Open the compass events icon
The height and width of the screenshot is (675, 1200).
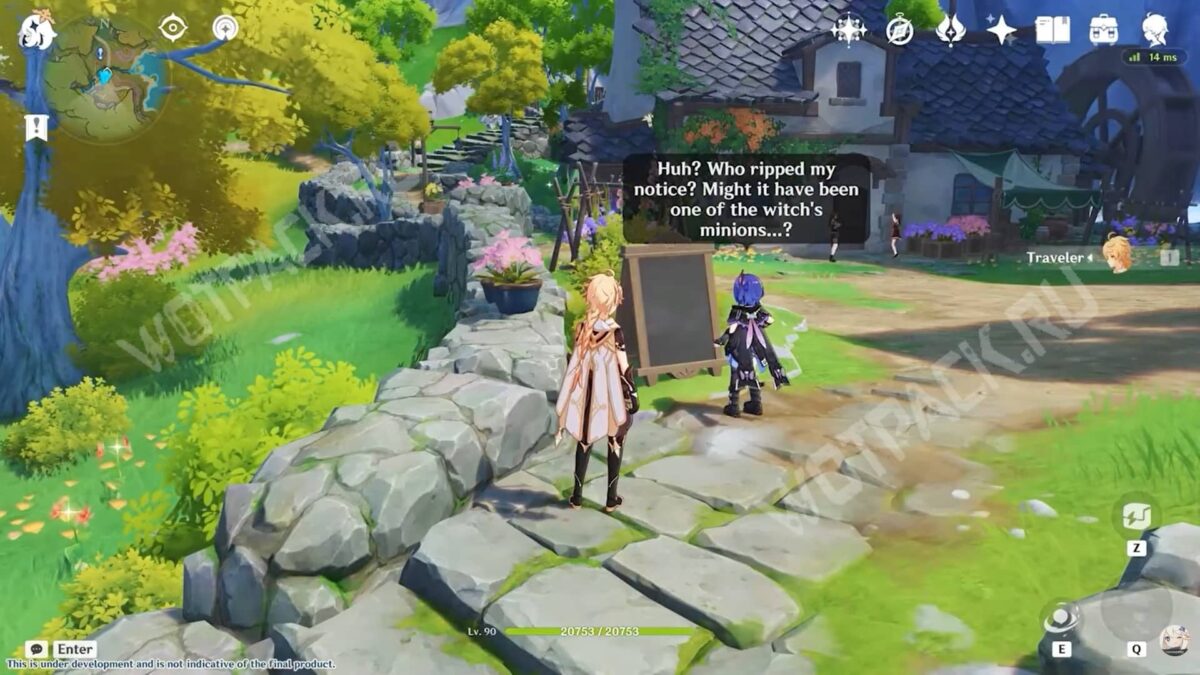pyautogui.click(x=900, y=30)
